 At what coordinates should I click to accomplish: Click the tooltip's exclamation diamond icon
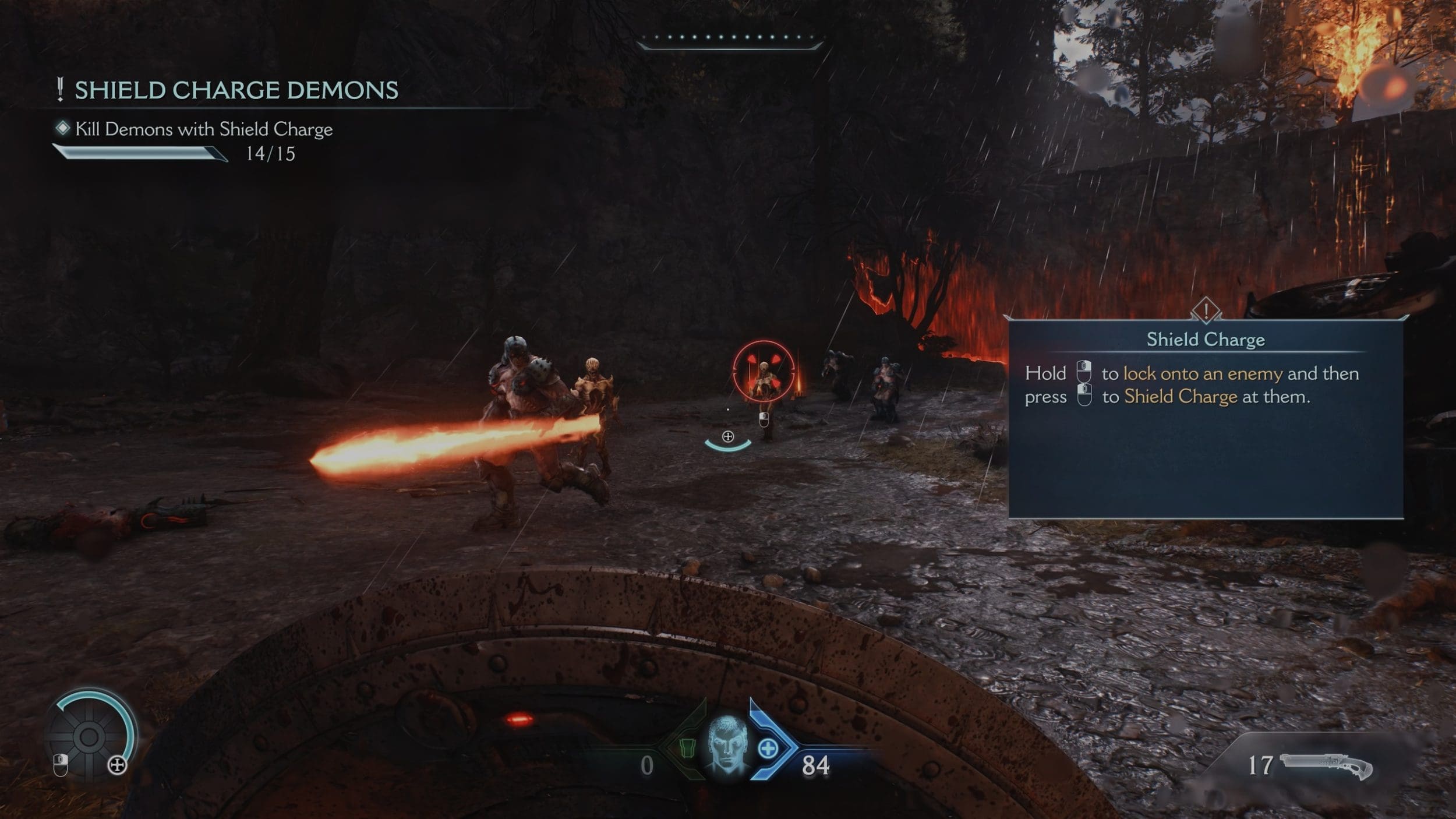1206,309
